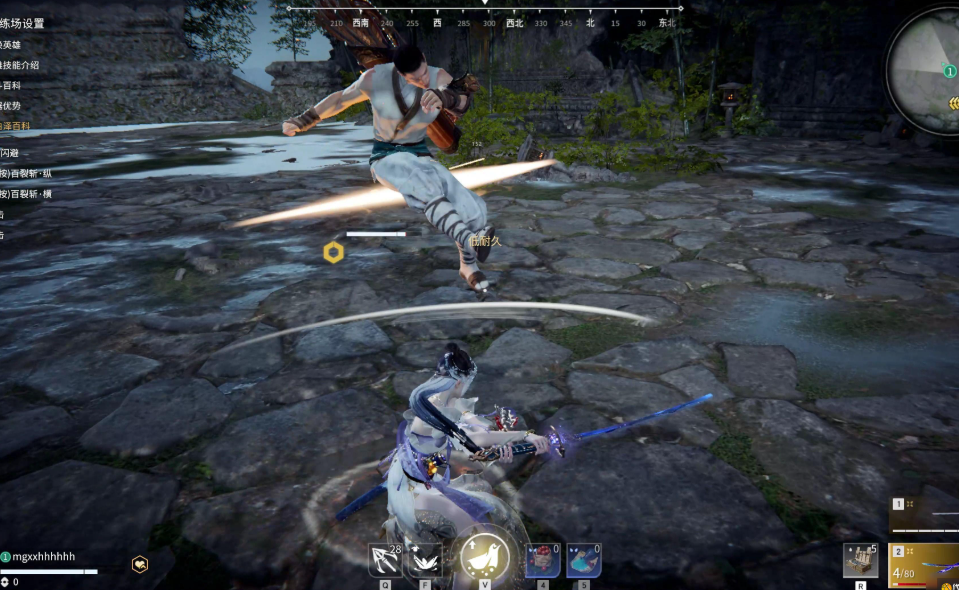This screenshot has height=590, width=959.
Task: Select the highlighted 白泽百科 entry
Action: click(16, 126)
